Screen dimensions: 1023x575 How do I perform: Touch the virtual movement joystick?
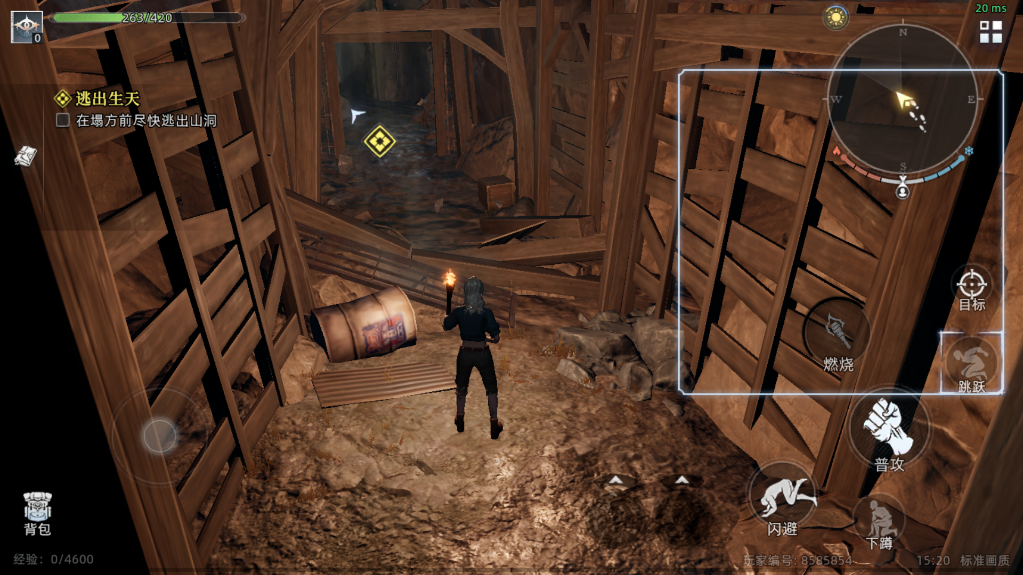pos(159,435)
